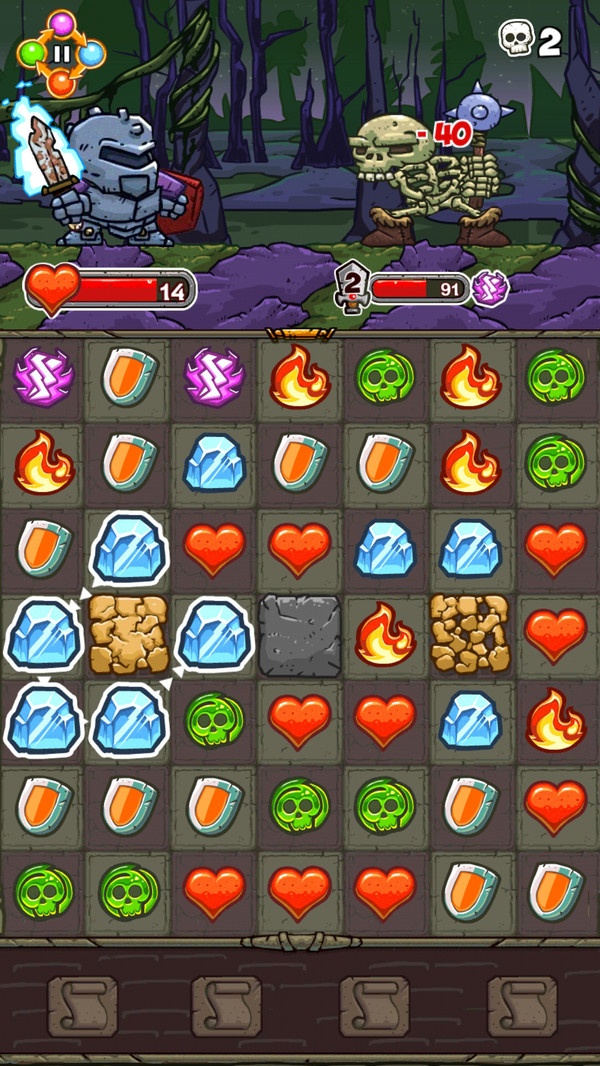This screenshot has width=600, height=1066.
Task: Select the green skull touching the highlighted ice chain
Action: coord(214,719)
